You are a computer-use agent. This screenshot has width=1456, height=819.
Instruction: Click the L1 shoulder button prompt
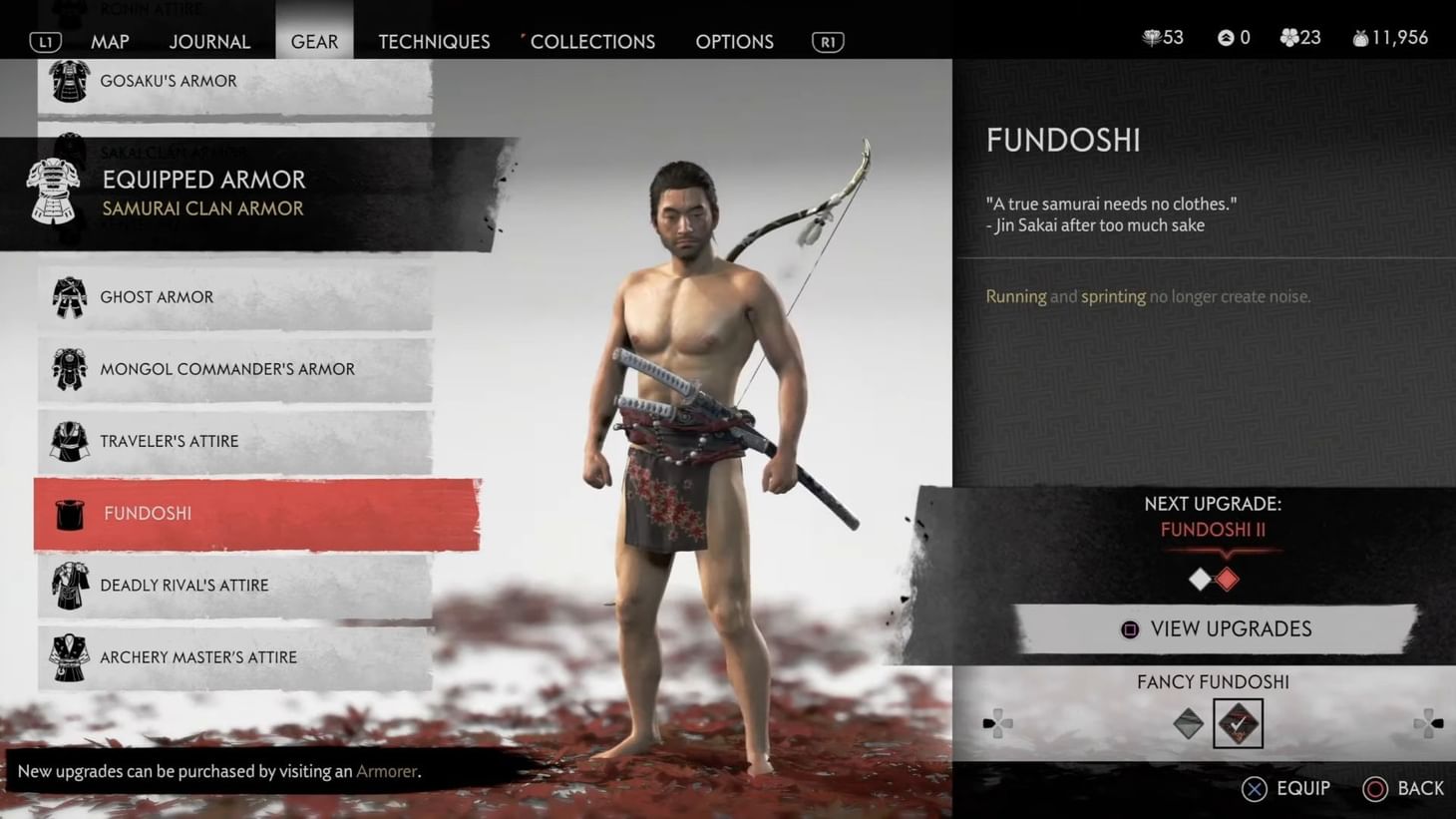[x=42, y=42]
